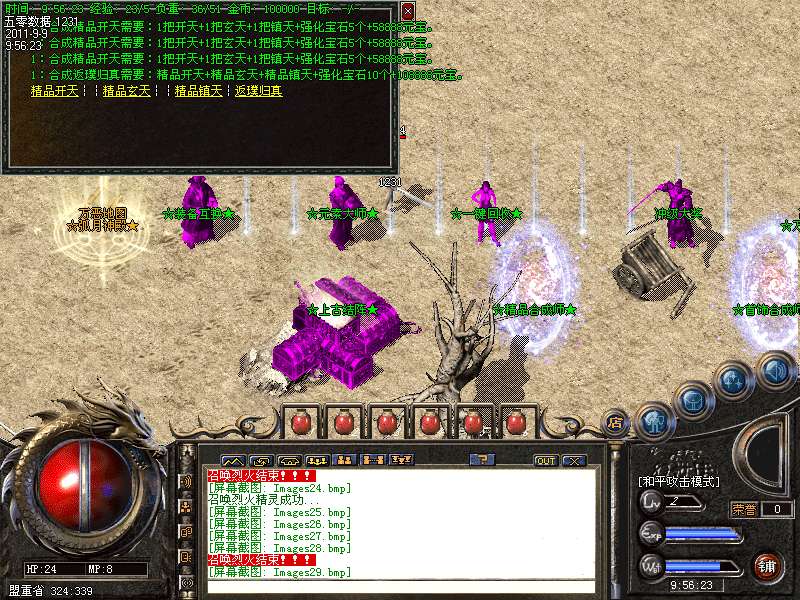Open the 店 shop button
The width and height of the screenshot is (800, 600).
pyautogui.click(x=616, y=423)
